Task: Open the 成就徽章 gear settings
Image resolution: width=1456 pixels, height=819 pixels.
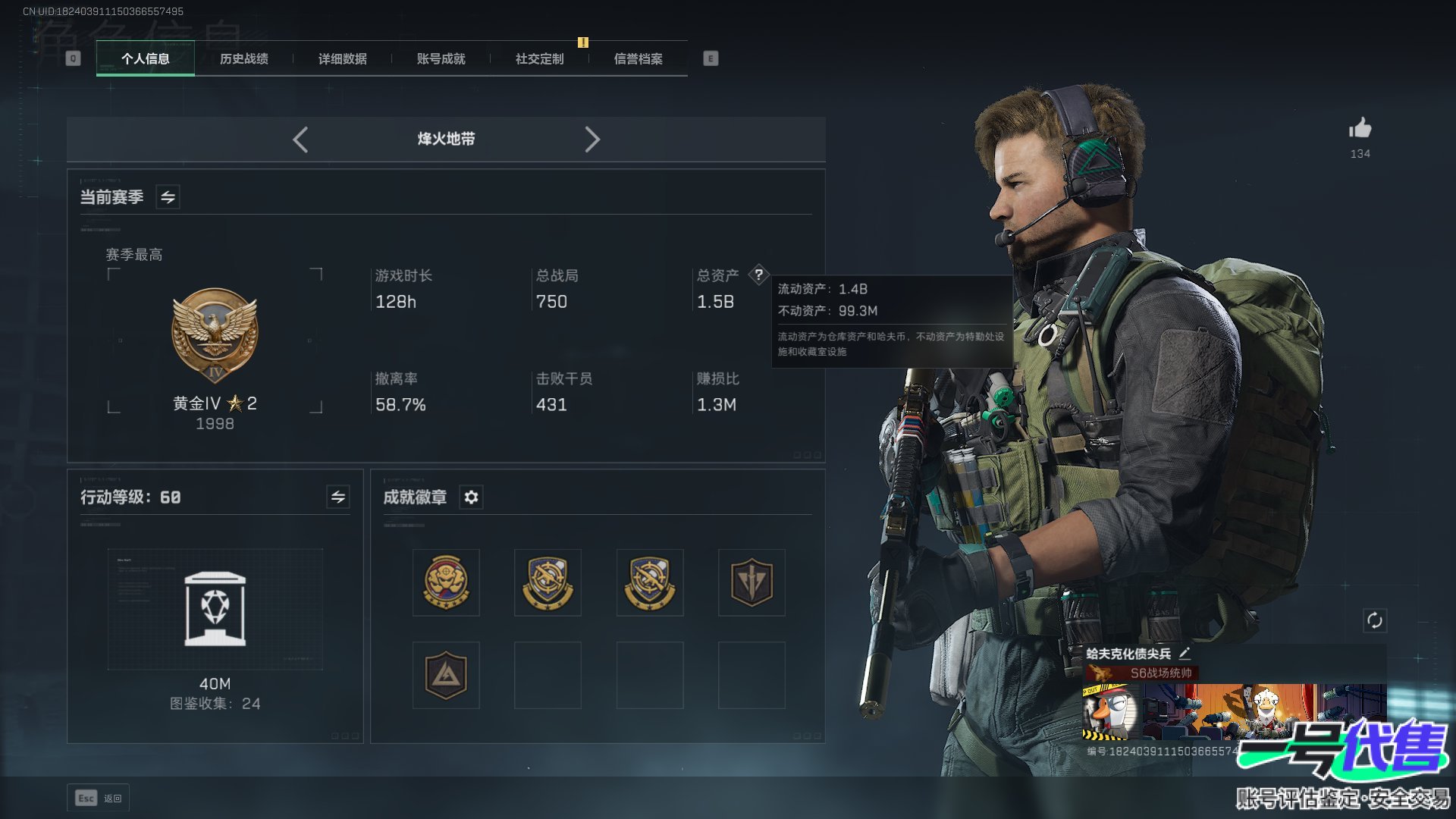Action: coord(471,497)
